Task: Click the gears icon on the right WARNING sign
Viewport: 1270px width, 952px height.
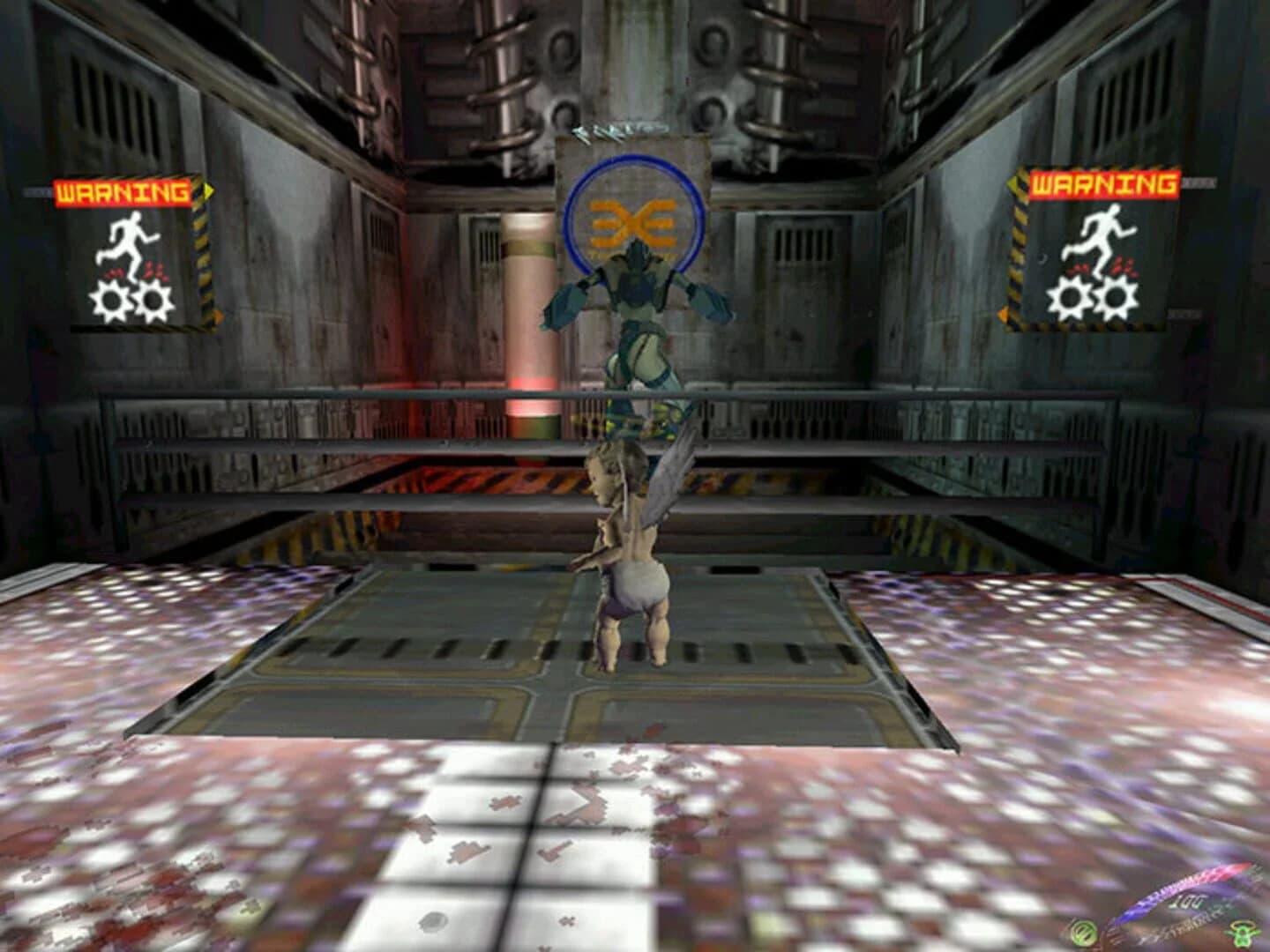Action: tap(1094, 300)
